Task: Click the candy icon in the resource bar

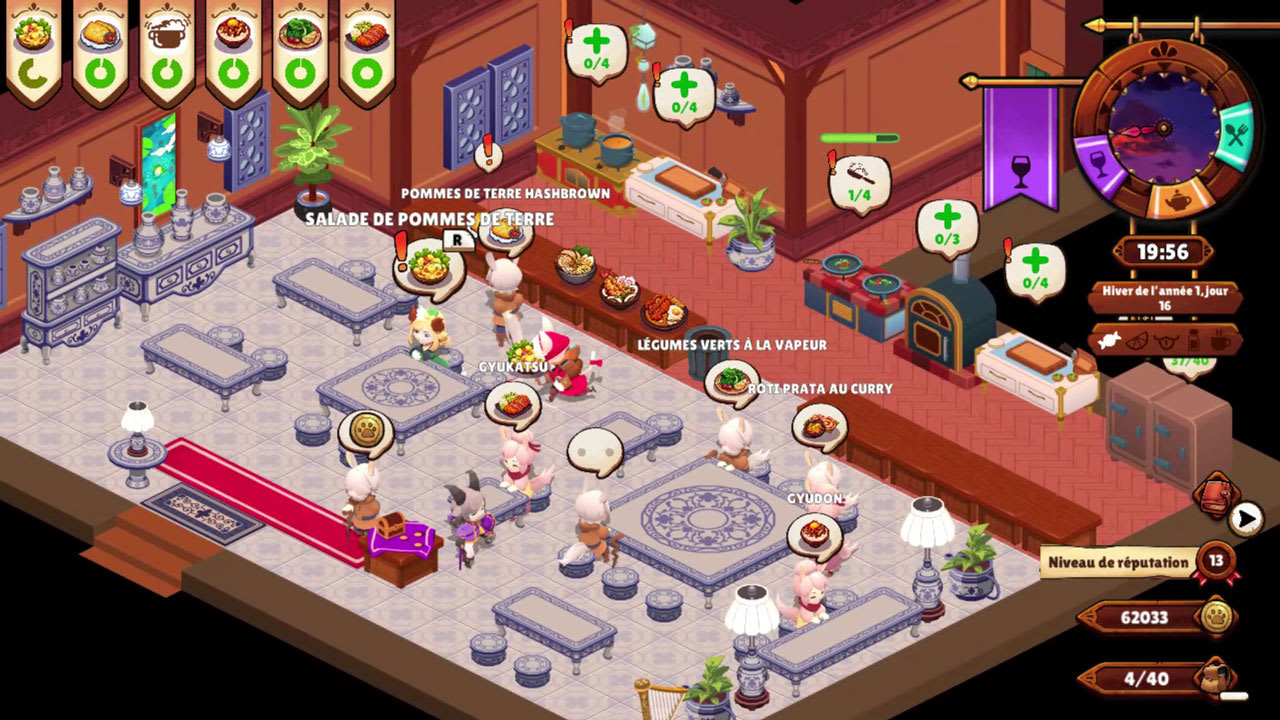Action: (1108, 341)
